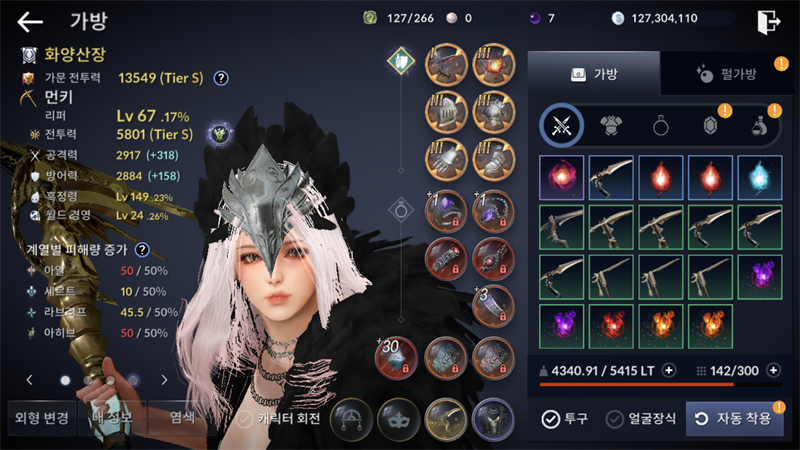Go back using the arrow button
This screenshot has height=450, width=800.
30,21
